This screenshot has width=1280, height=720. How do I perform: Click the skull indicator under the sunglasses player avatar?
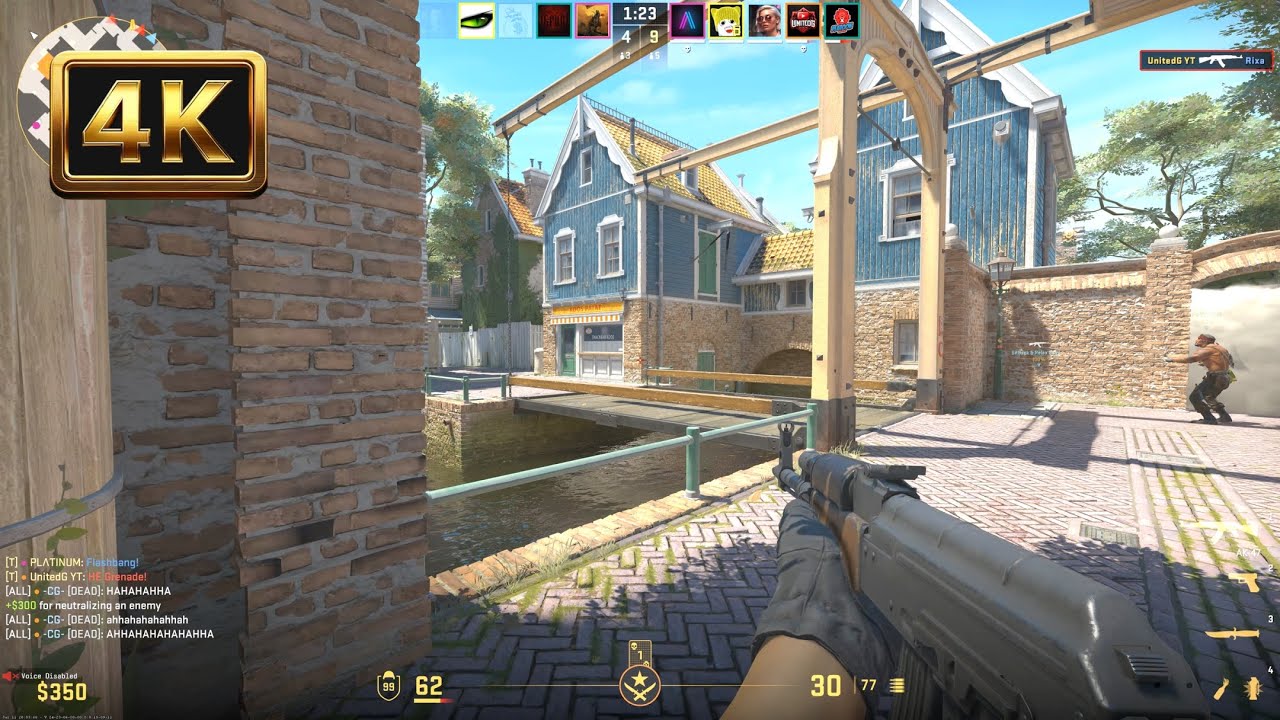pos(803,49)
